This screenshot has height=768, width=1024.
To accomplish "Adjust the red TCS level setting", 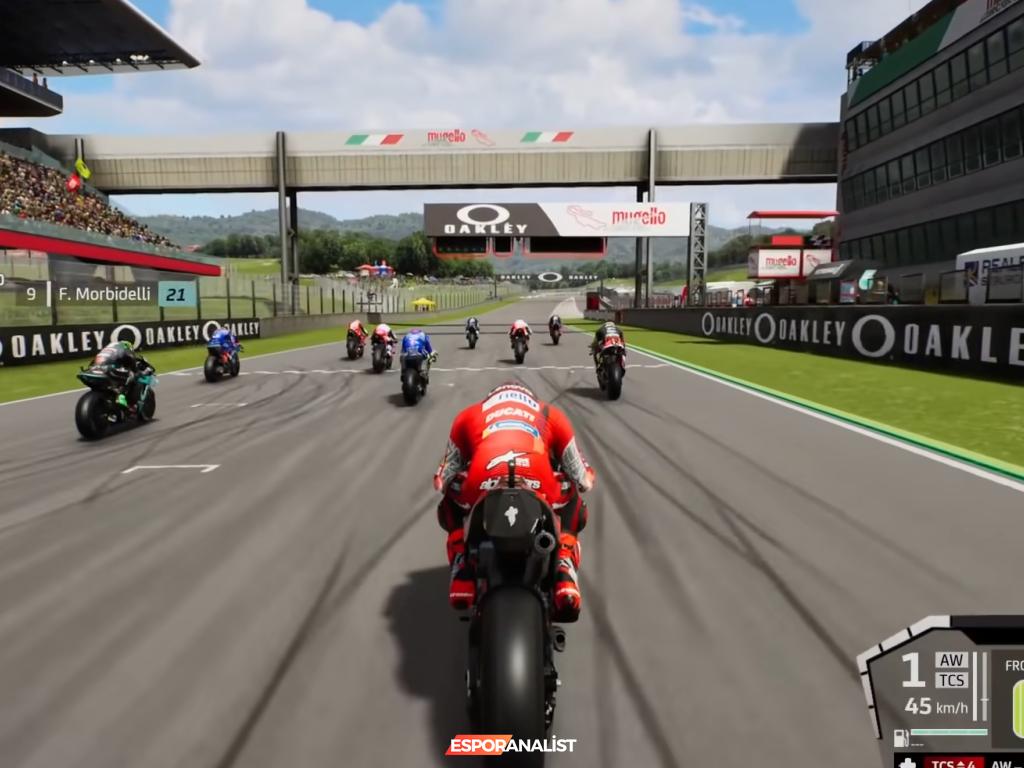I will pos(953,763).
